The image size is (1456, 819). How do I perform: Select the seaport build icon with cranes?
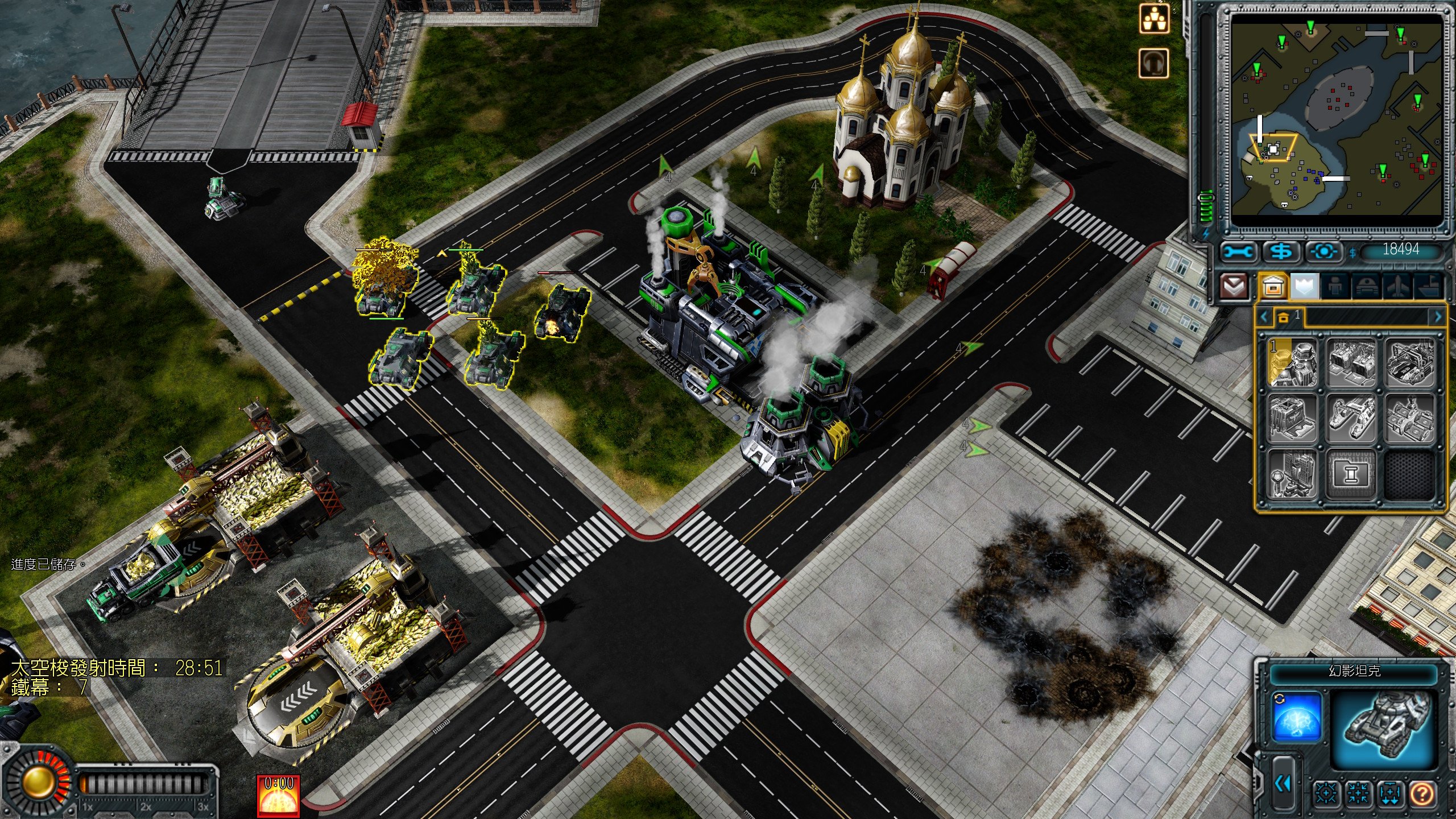click(1351, 420)
